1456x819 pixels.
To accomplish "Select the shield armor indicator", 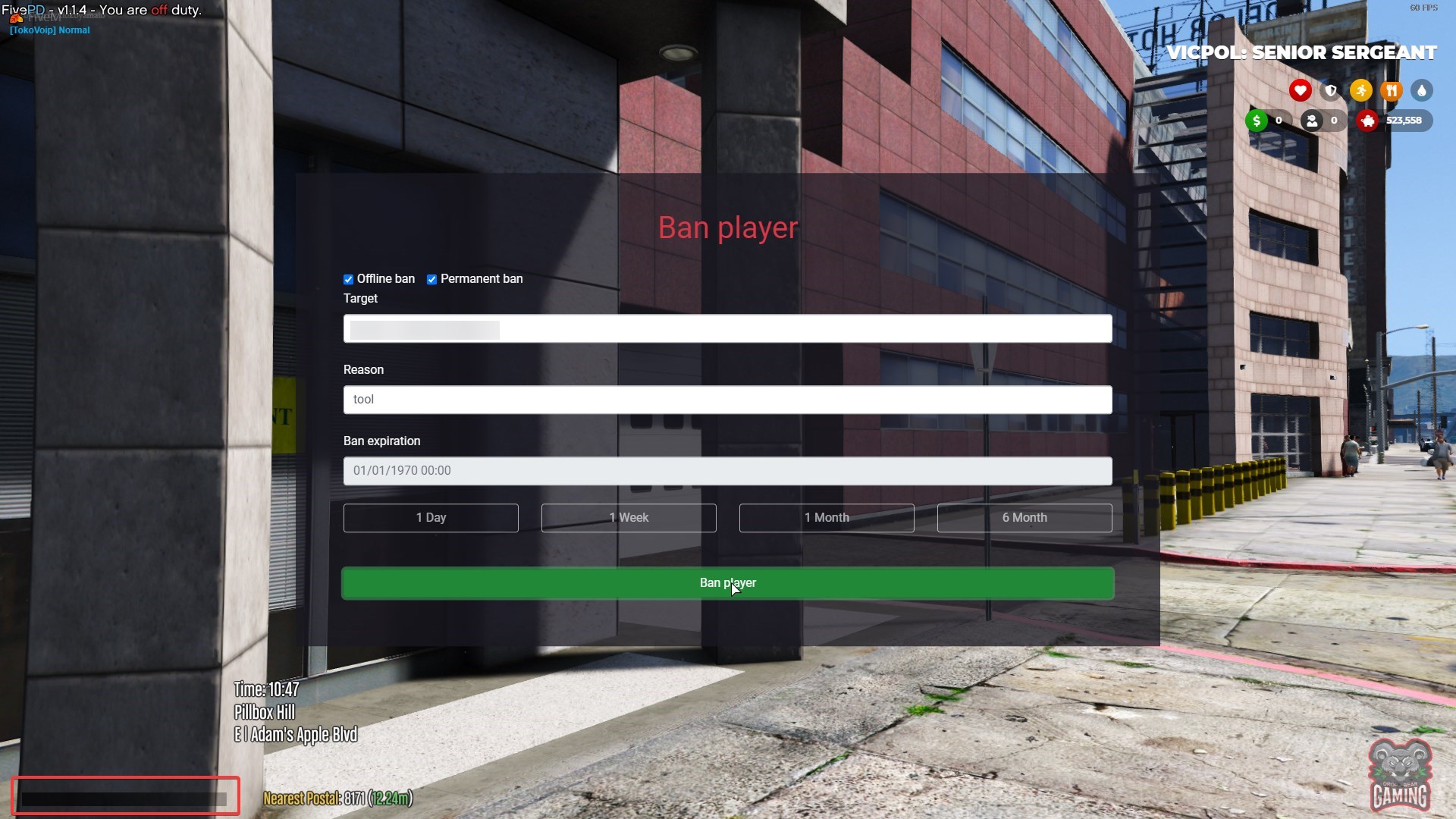I will click(1332, 90).
